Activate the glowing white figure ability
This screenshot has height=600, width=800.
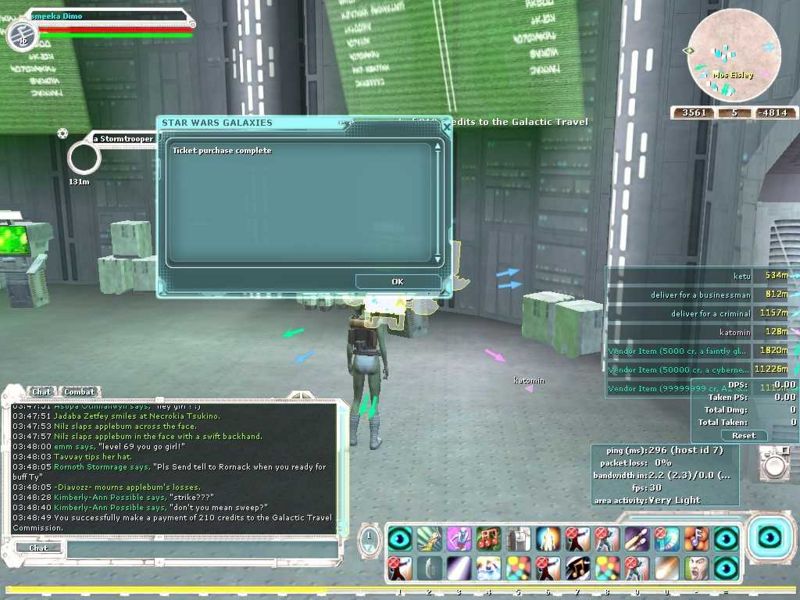(x=548, y=539)
